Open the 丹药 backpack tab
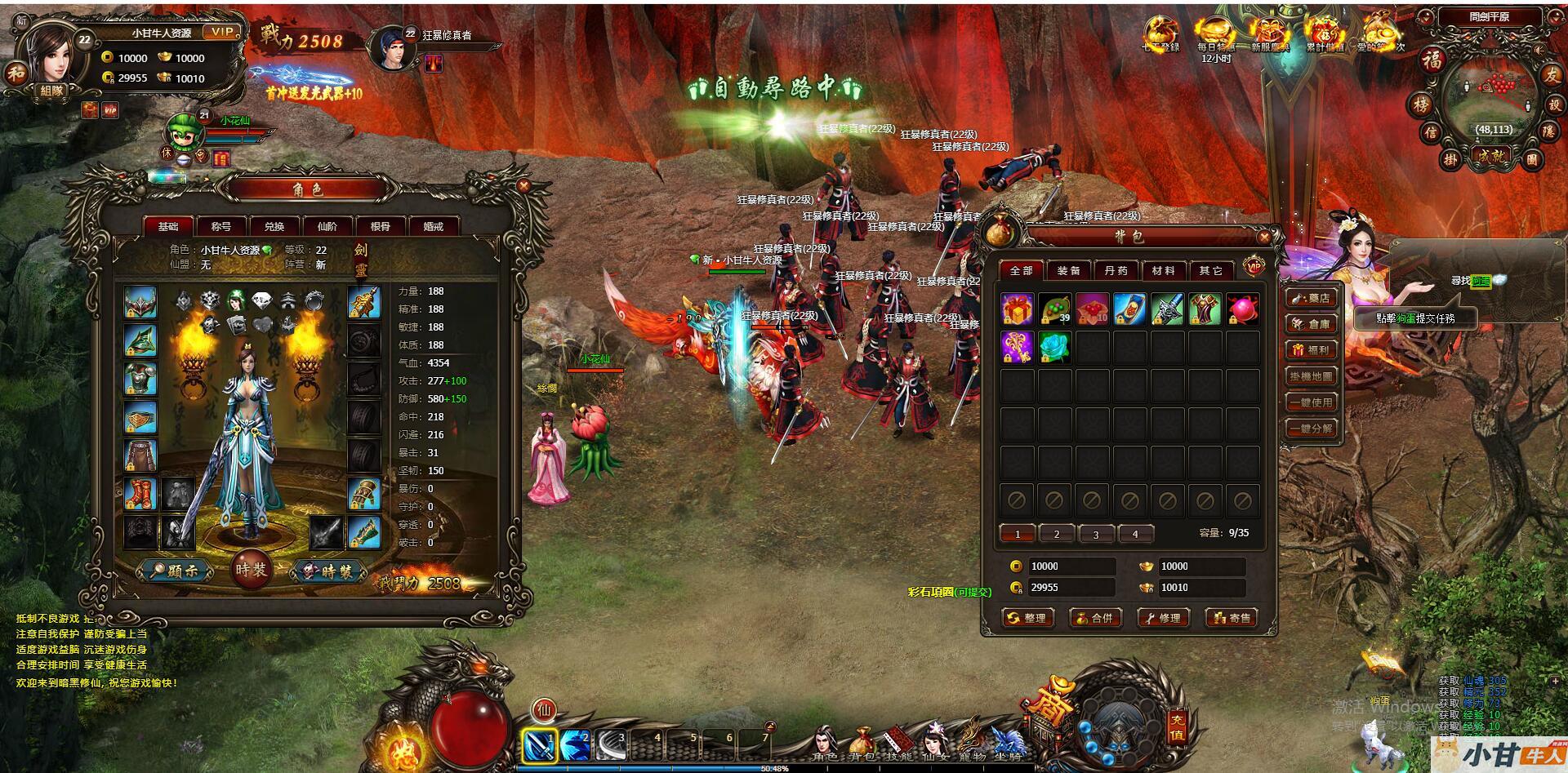 pyautogui.click(x=1116, y=270)
